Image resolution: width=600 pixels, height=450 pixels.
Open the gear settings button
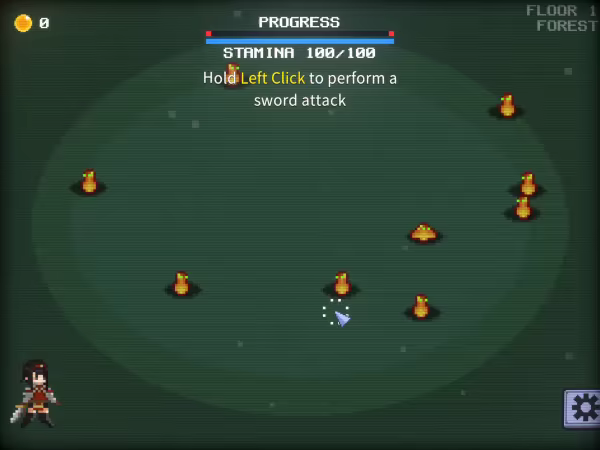pos(583,408)
